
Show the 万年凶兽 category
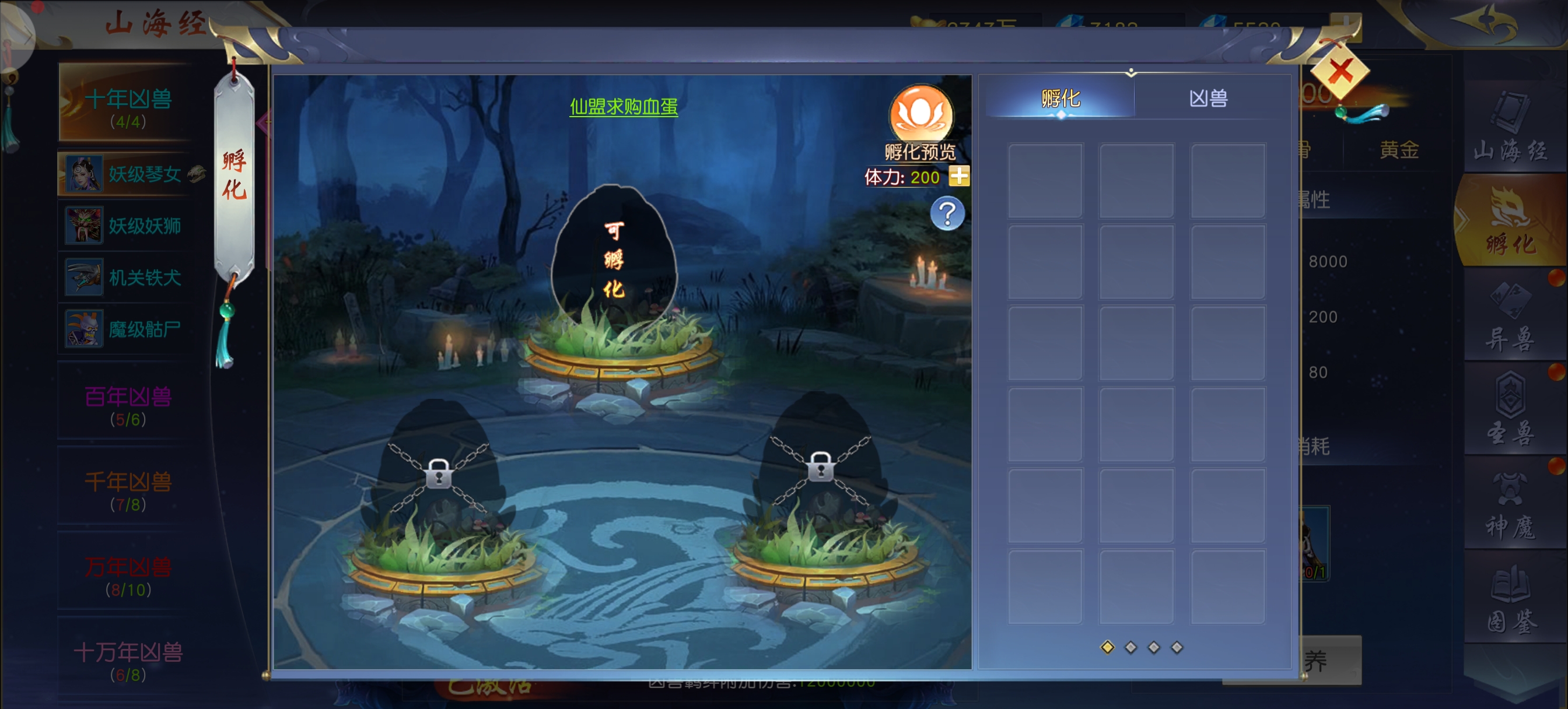(128, 574)
